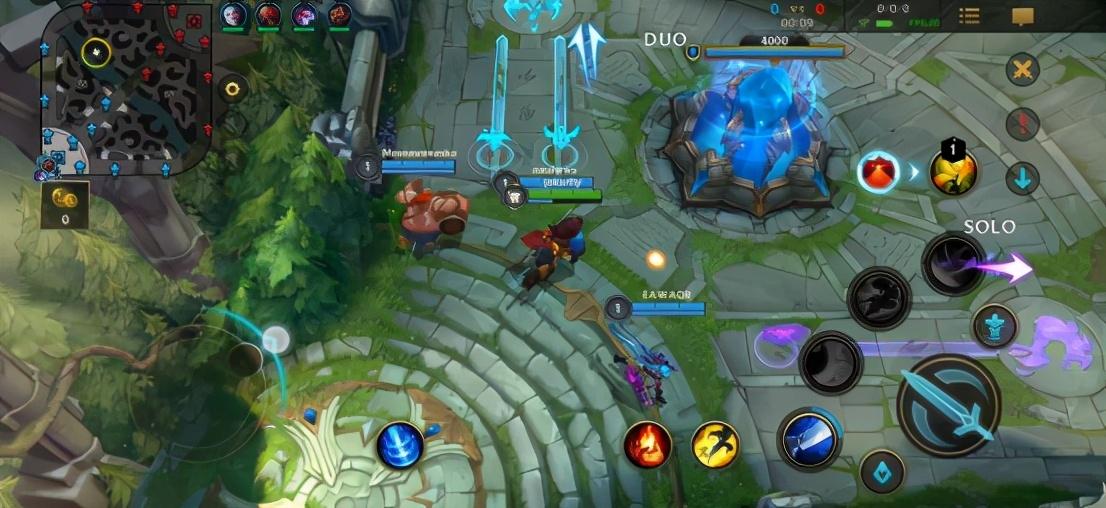Screen dimensions: 1106x508
Task: Send the blue down-arrow ping
Action: [1022, 179]
